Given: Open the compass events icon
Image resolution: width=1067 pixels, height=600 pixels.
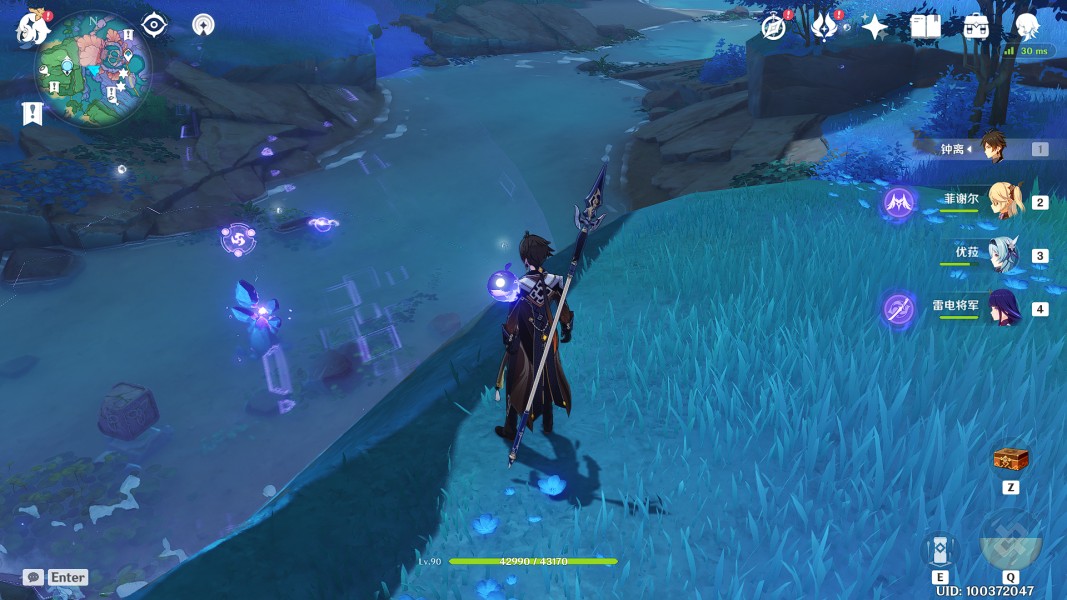Looking at the screenshot, I should [x=773, y=27].
